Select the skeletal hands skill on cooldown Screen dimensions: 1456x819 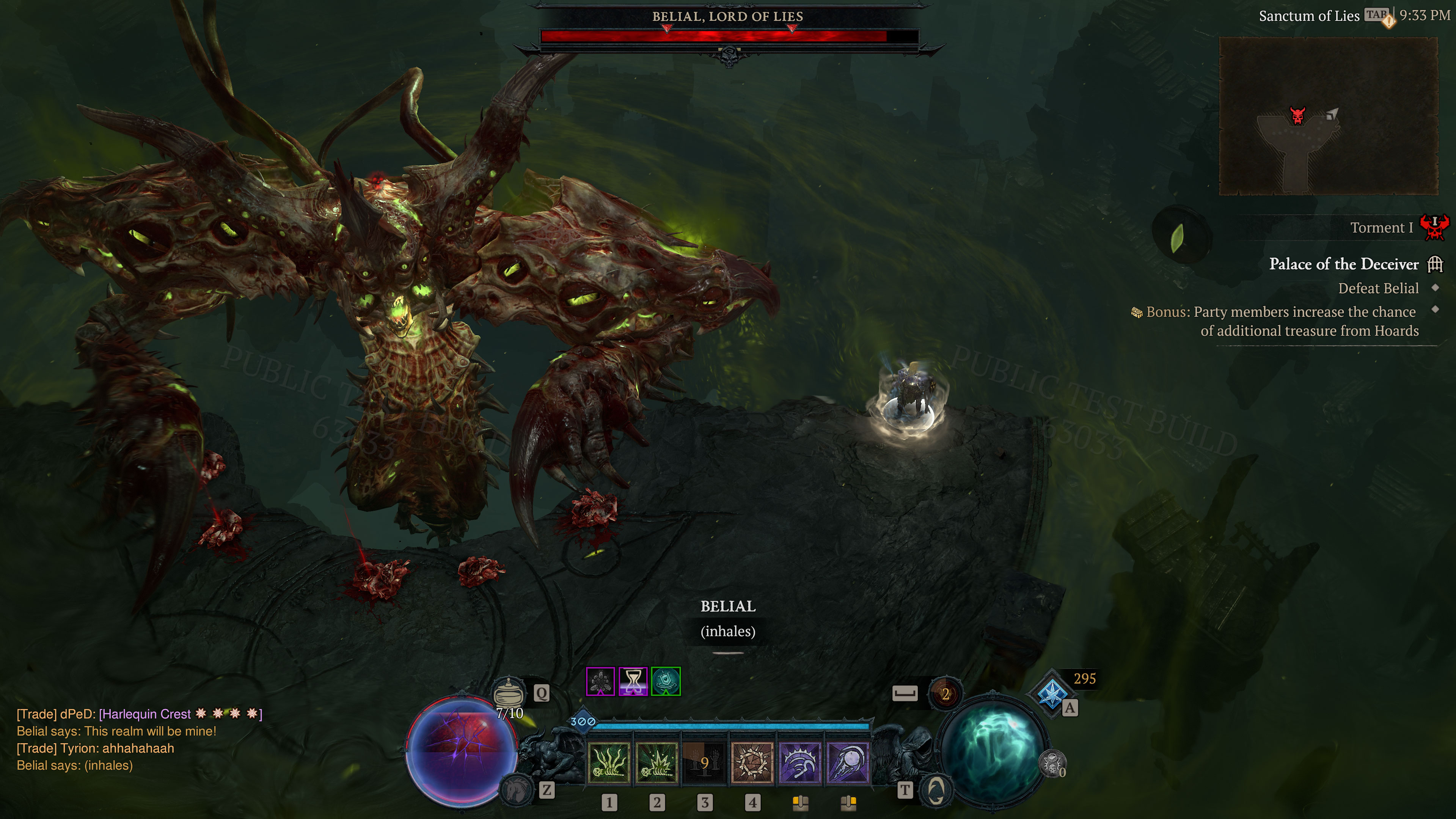point(704,762)
